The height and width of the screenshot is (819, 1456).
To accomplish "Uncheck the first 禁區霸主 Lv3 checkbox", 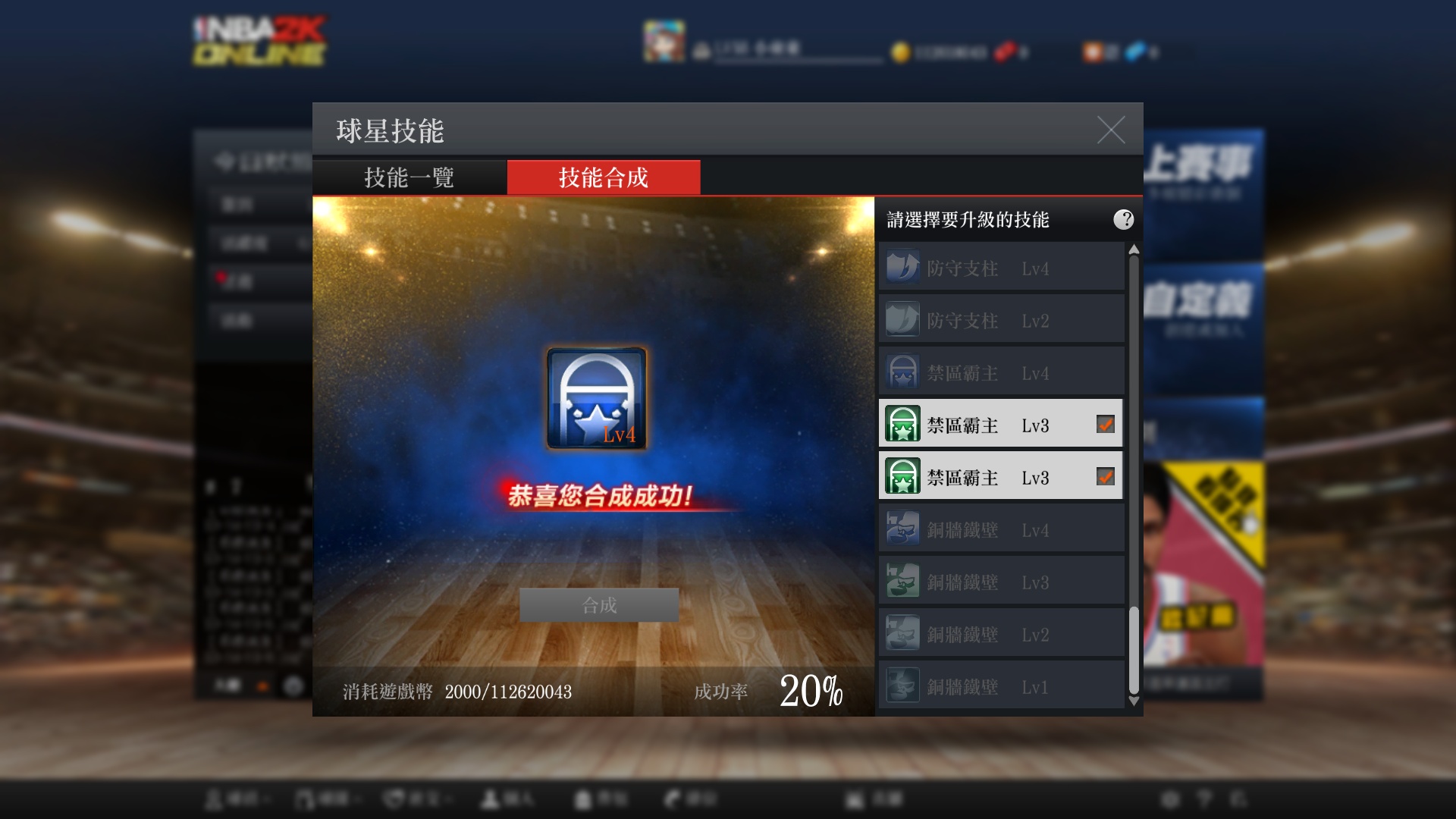I will click(1104, 425).
